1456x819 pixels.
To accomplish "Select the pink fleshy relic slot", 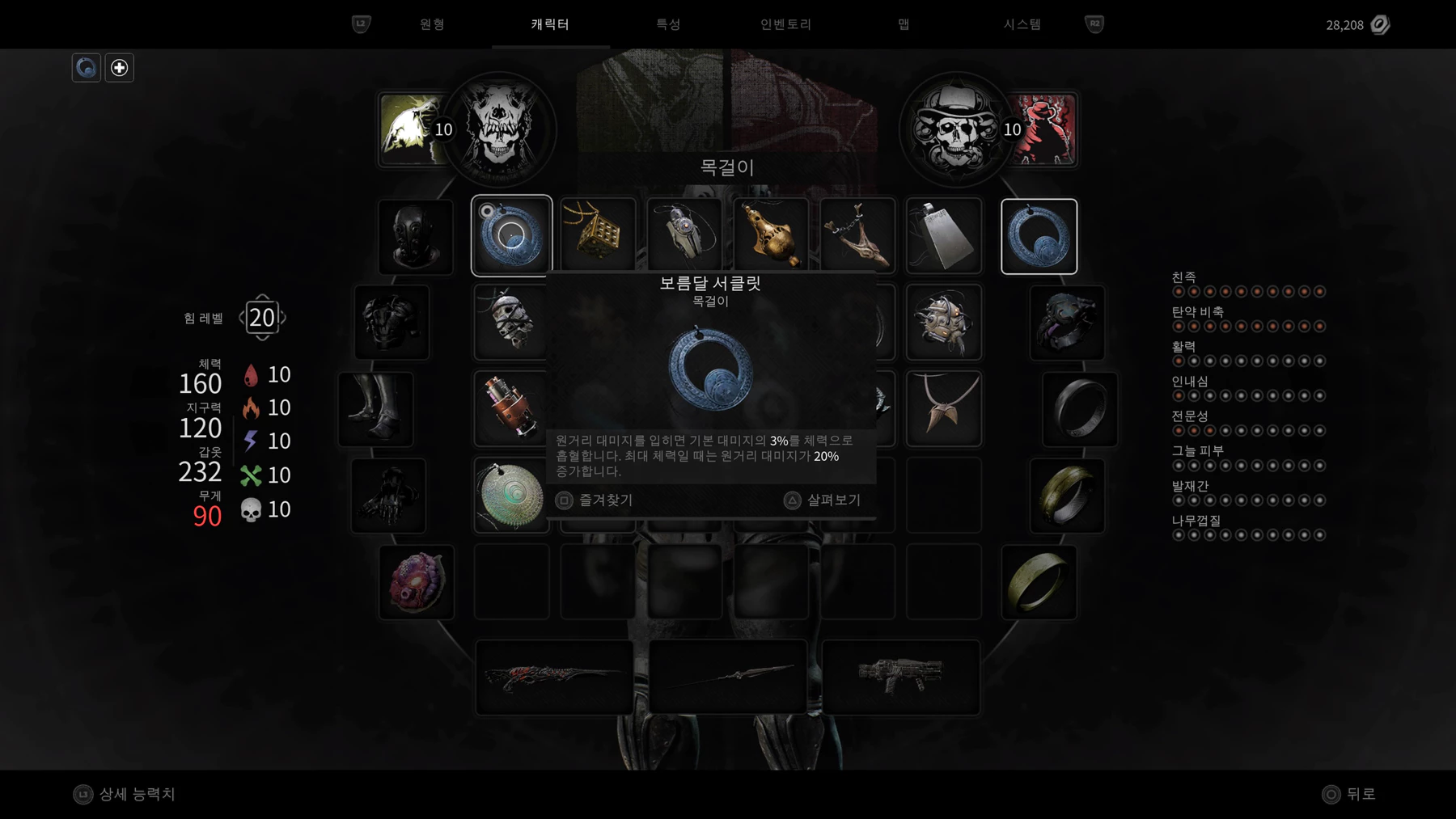I will [417, 582].
